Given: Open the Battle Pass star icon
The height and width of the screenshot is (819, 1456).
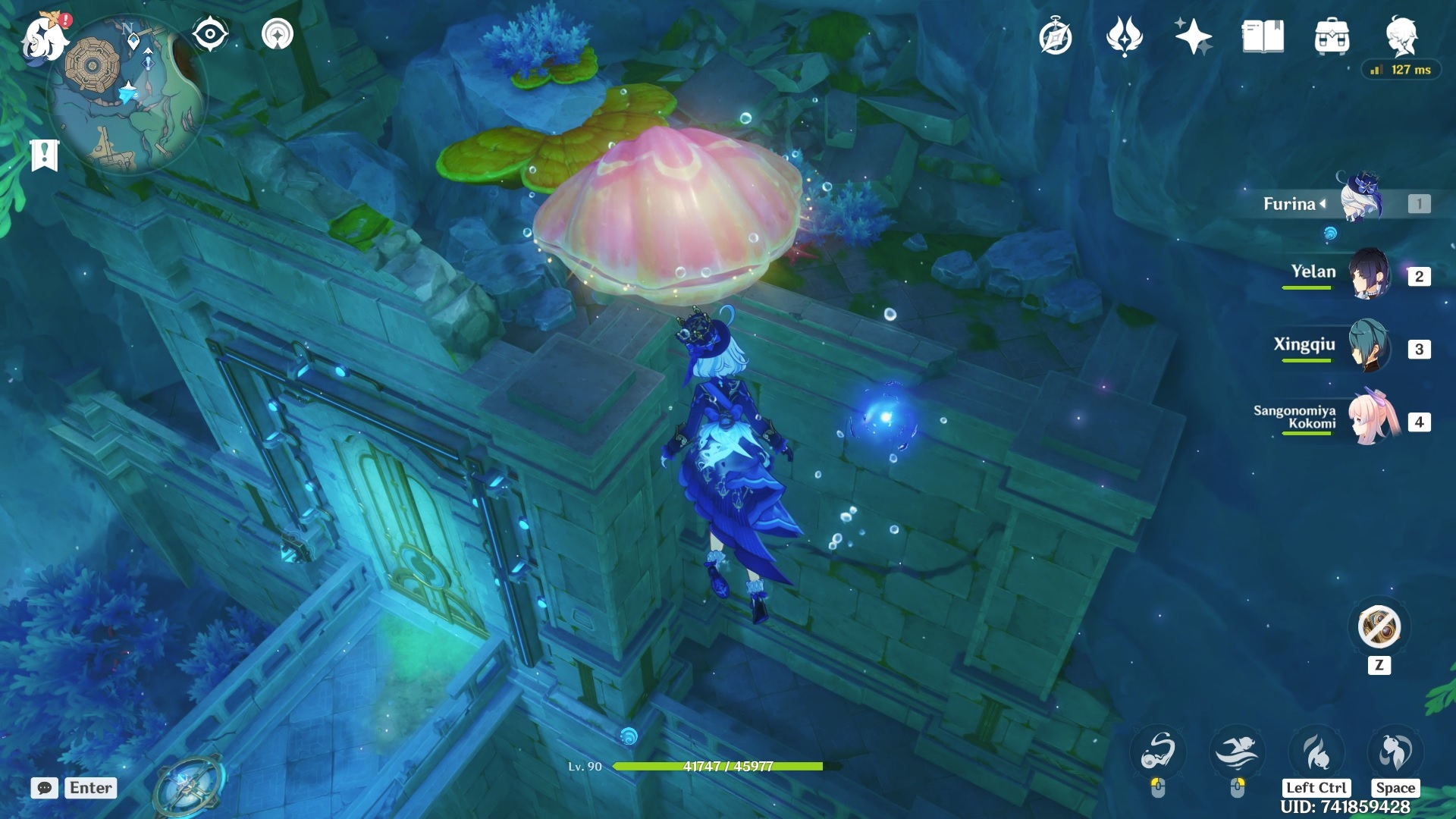Looking at the screenshot, I should tap(1194, 36).
